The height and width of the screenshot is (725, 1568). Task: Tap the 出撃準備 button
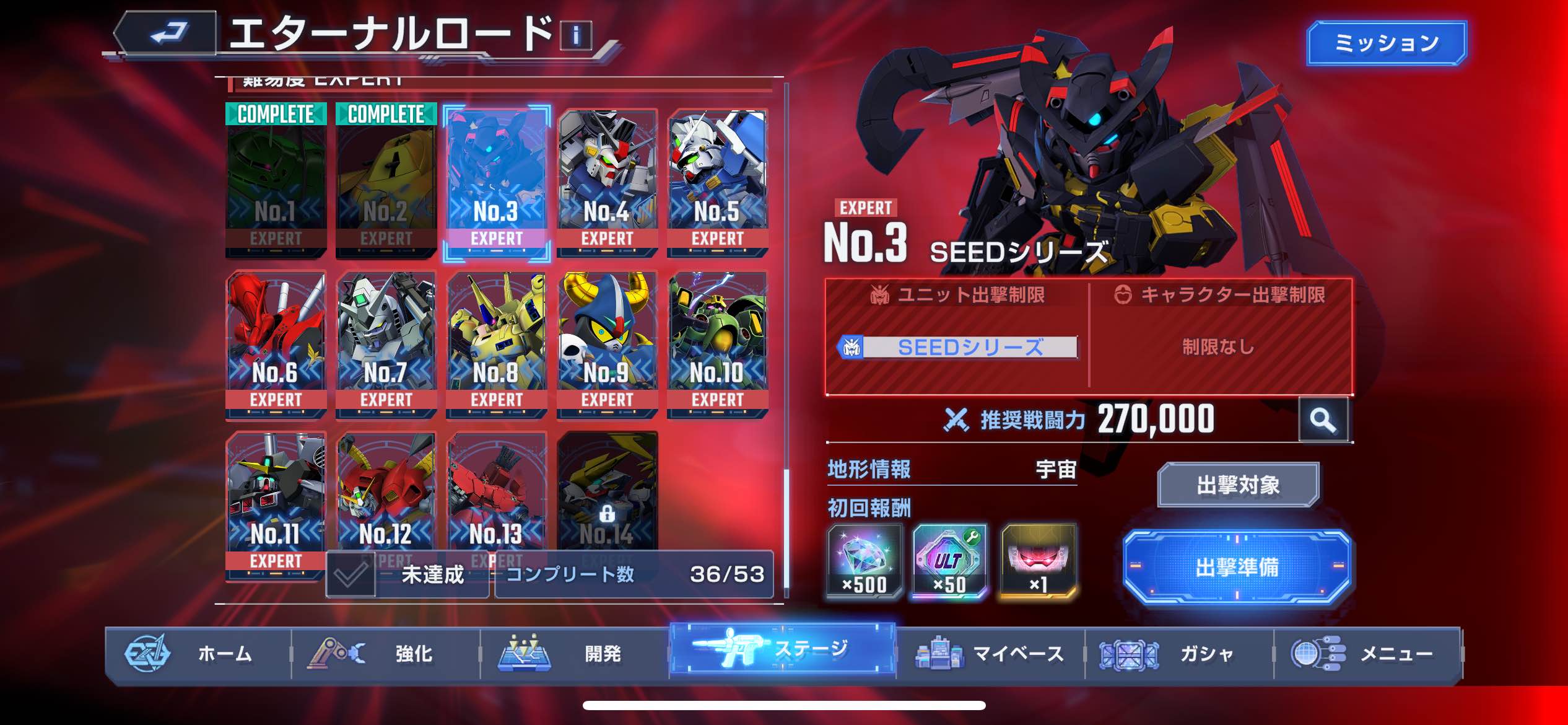pos(1237,567)
